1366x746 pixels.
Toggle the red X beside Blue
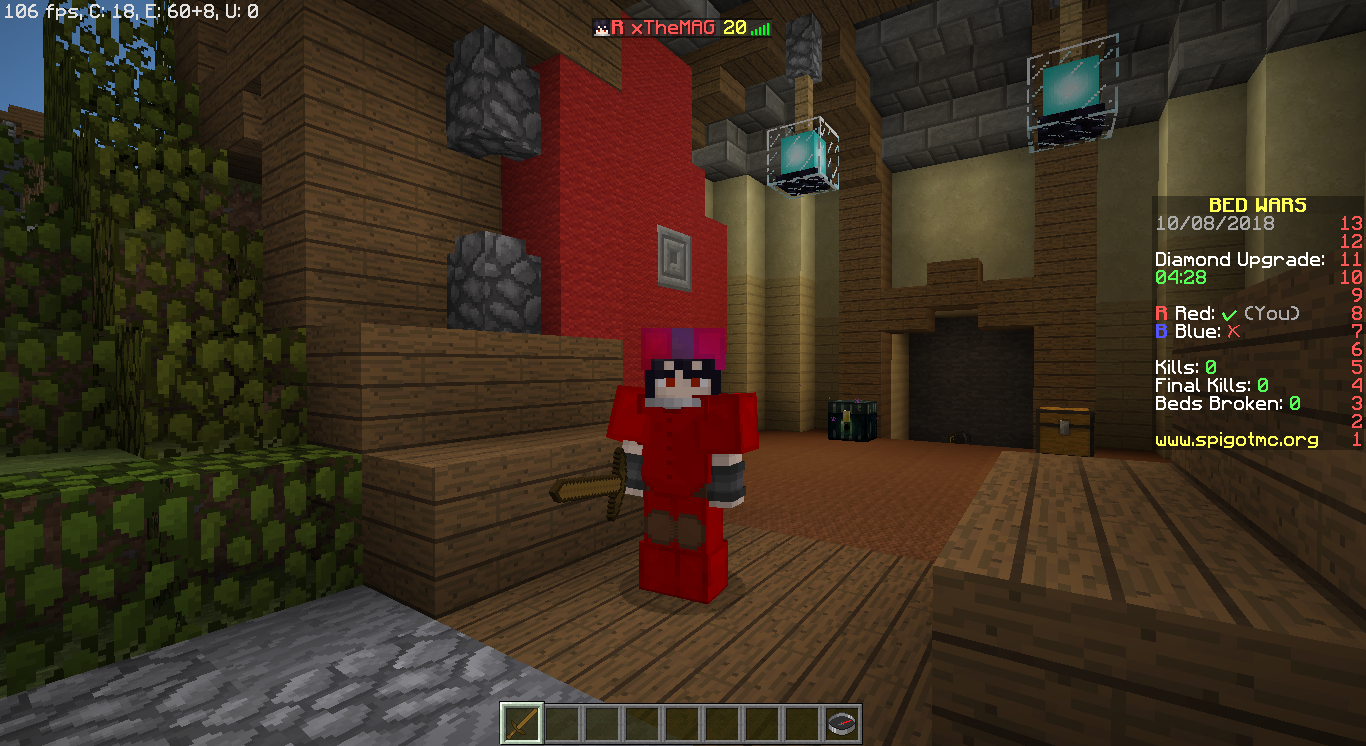[x=1232, y=332]
